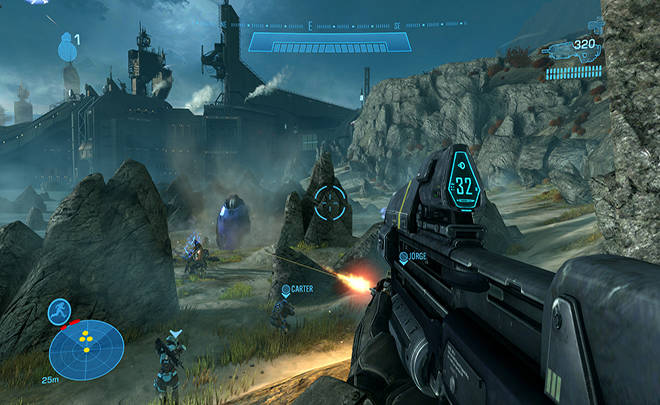Viewport: 660px width, 405px height.
Task: Activate the Sprint armor ability icon
Action: (x=60, y=311)
